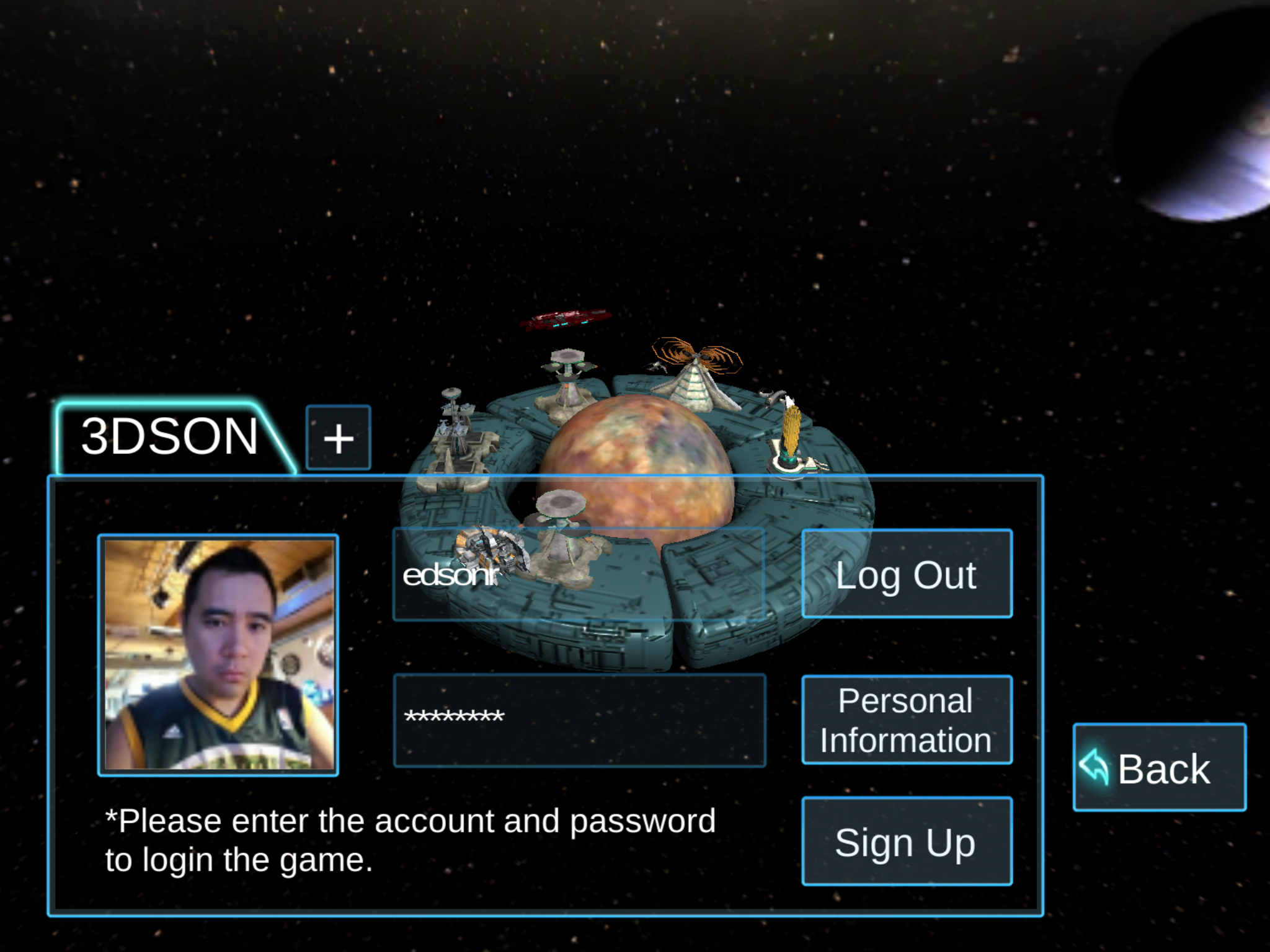Select the 3DSON account tab
The height and width of the screenshot is (952, 1270).
[169, 437]
